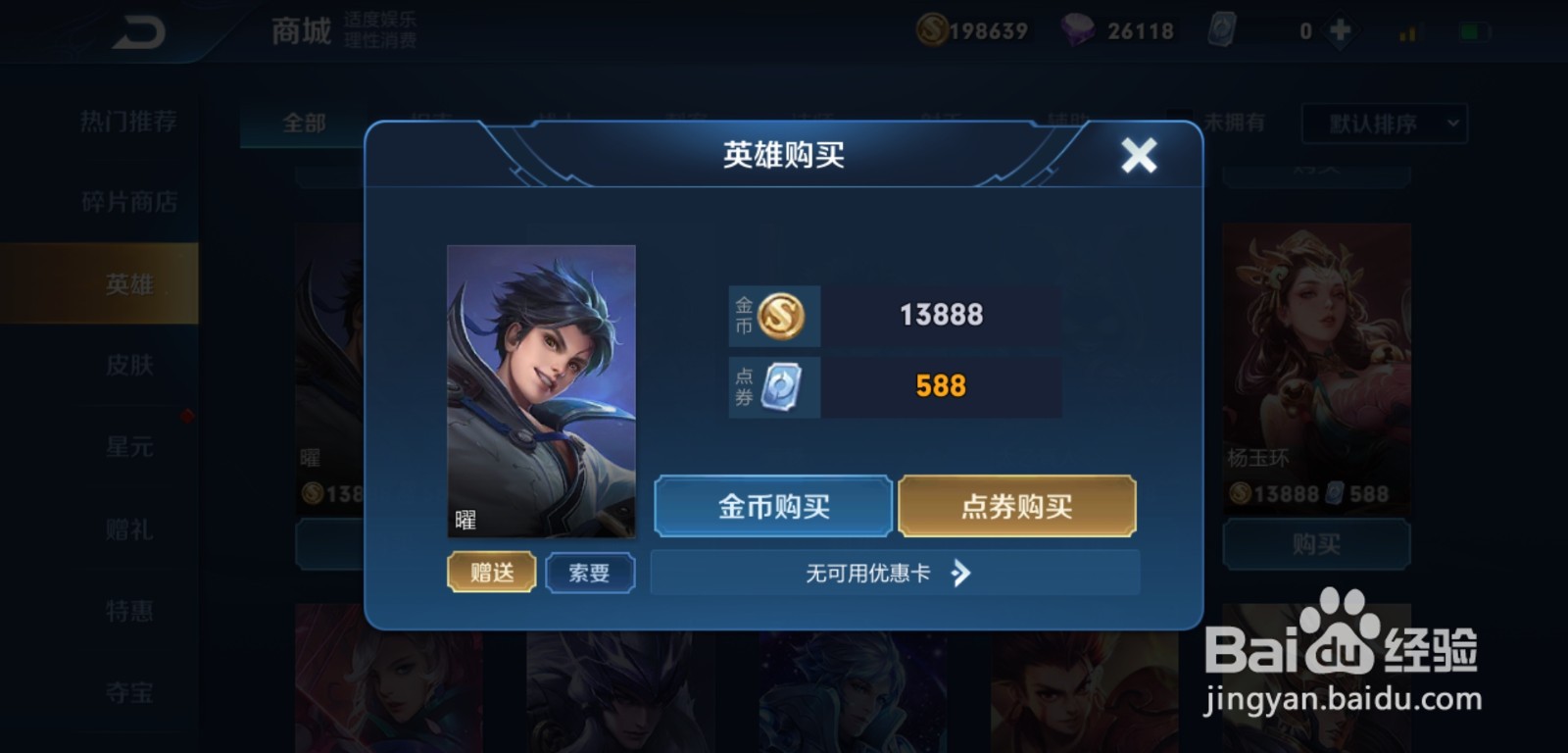Open the 碎片商店 menu item
1568x753 pixels.
click(x=127, y=200)
